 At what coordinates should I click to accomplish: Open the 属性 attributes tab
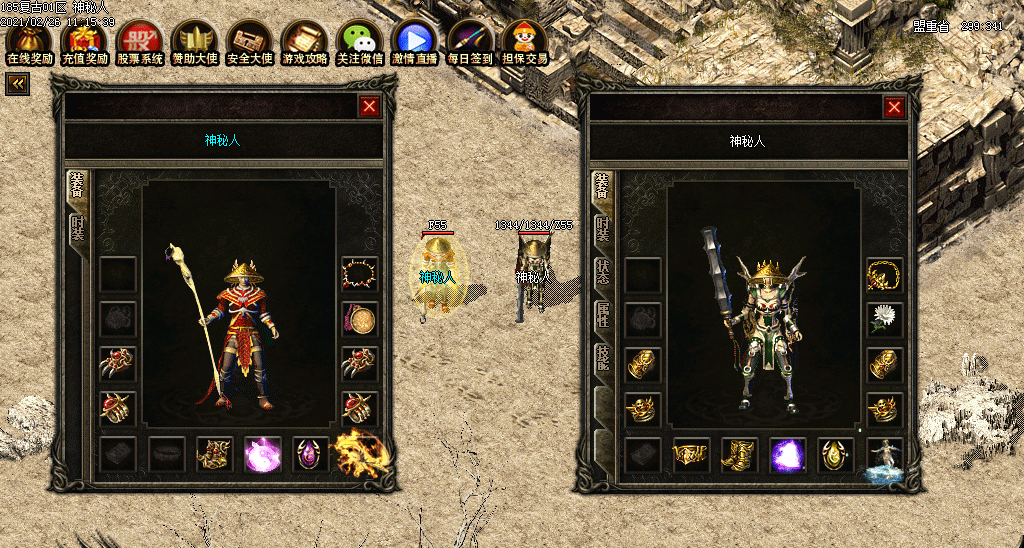602,315
